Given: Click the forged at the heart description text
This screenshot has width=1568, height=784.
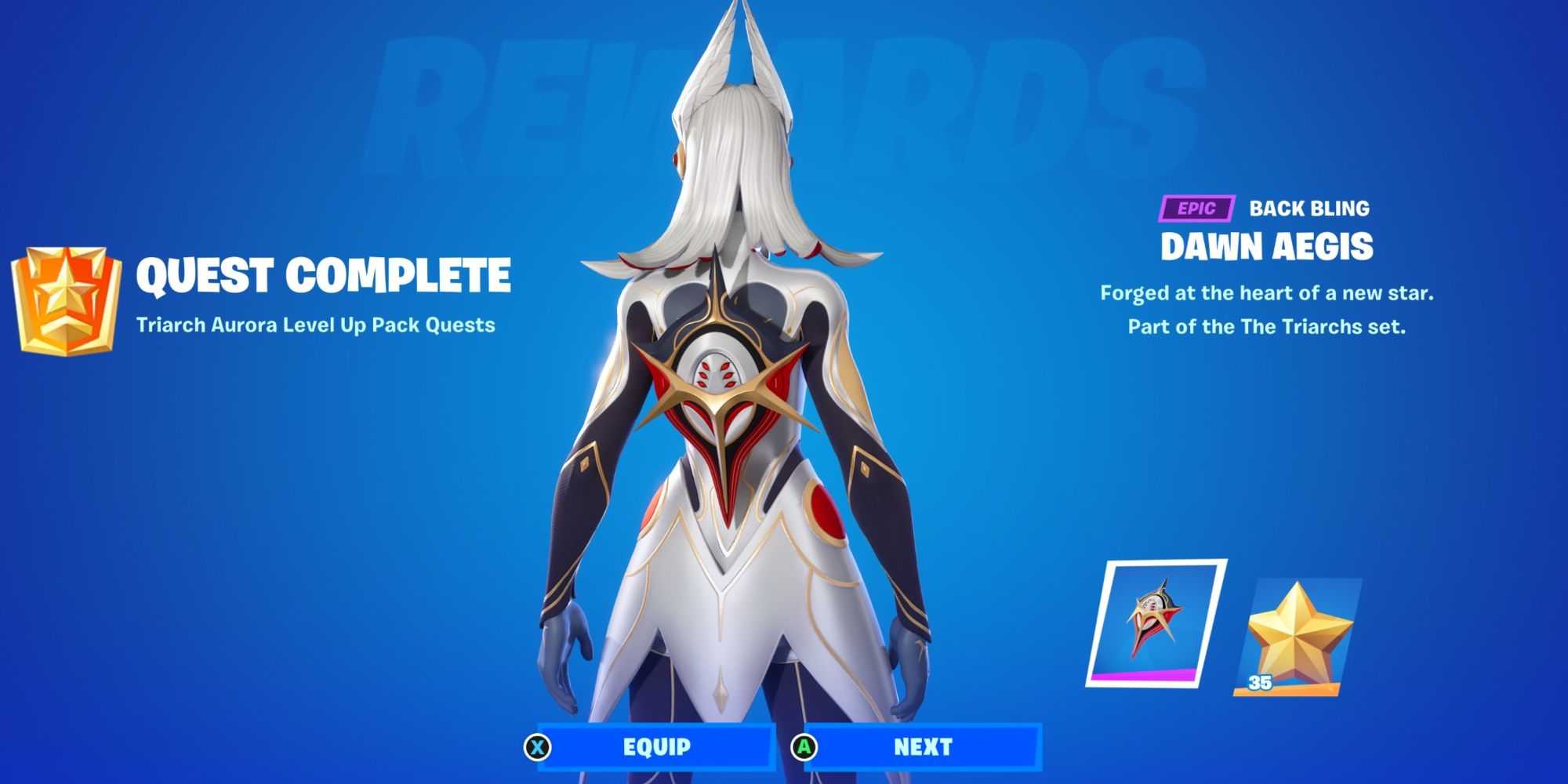Looking at the screenshot, I should click(1266, 296).
